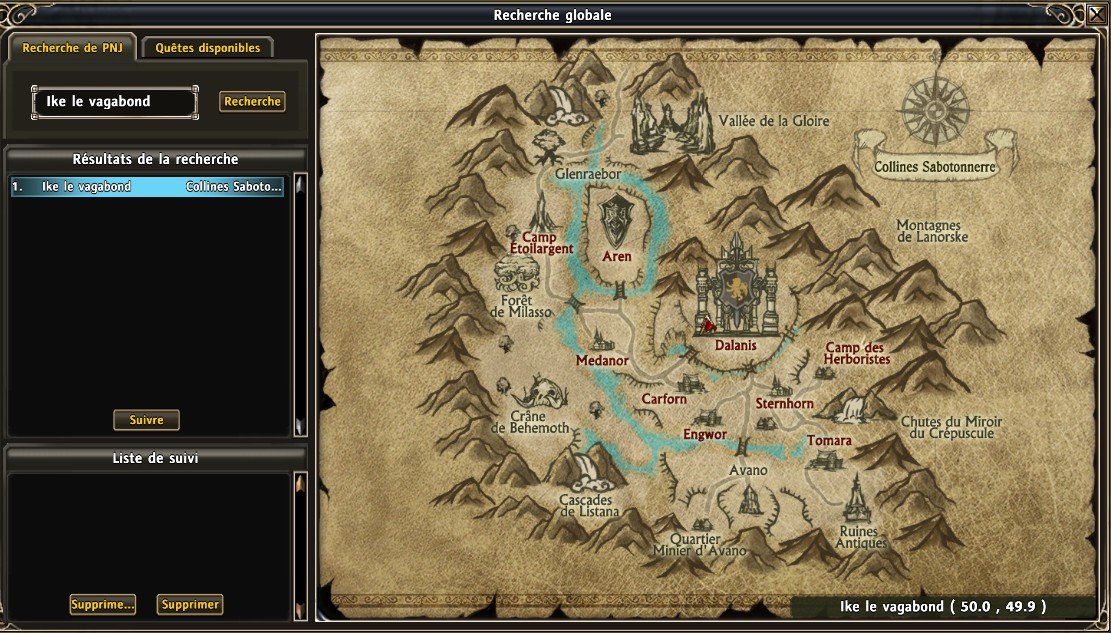Select the Ike le vagabond search result
Screen dimensions: 1111x633
click(147, 186)
